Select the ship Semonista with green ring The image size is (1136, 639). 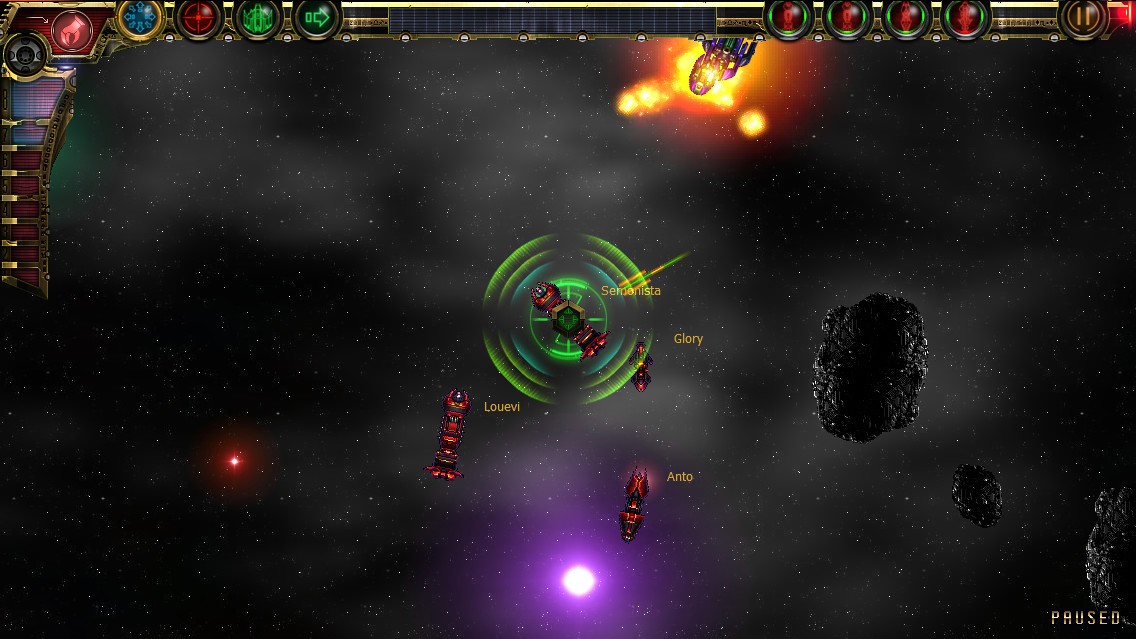(569, 319)
